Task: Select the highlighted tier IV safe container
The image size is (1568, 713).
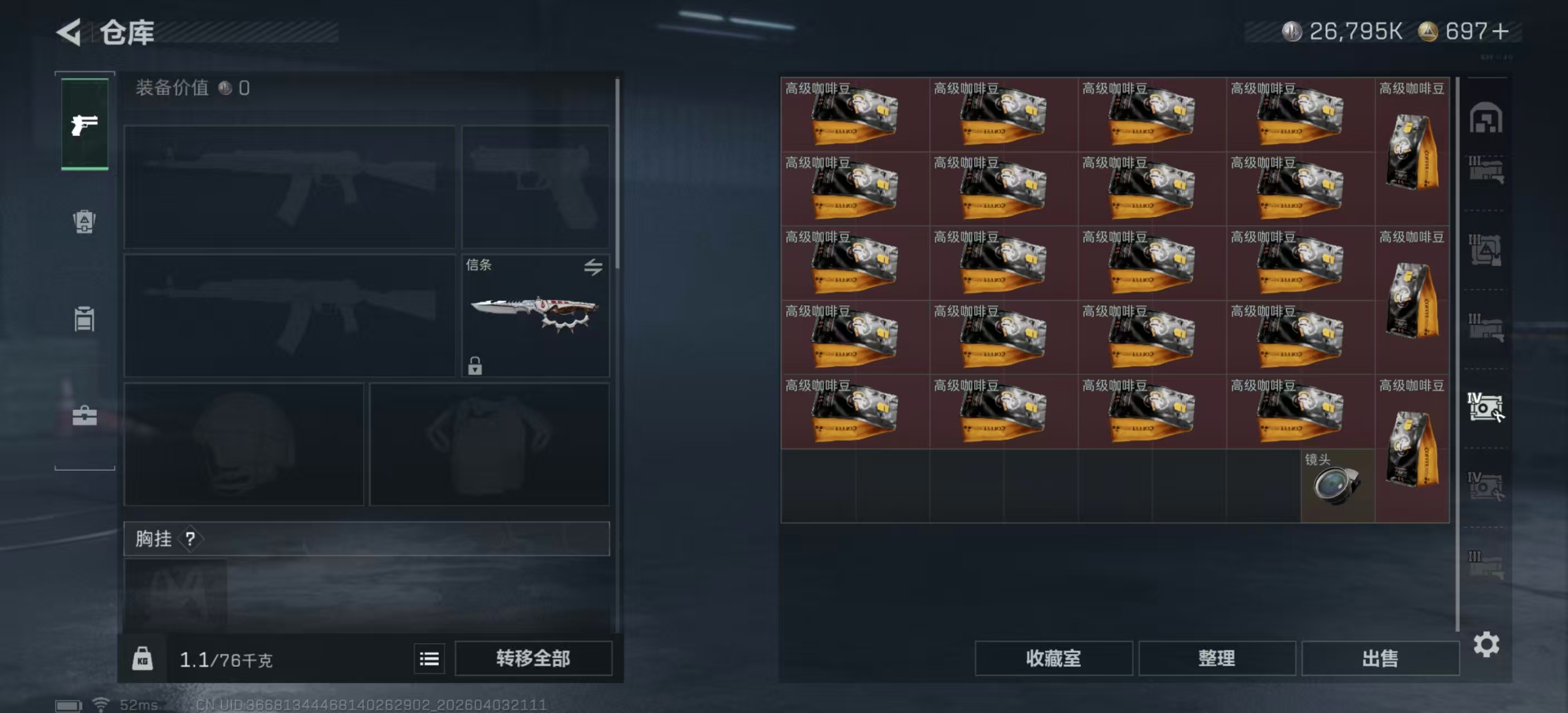Action: click(1485, 408)
